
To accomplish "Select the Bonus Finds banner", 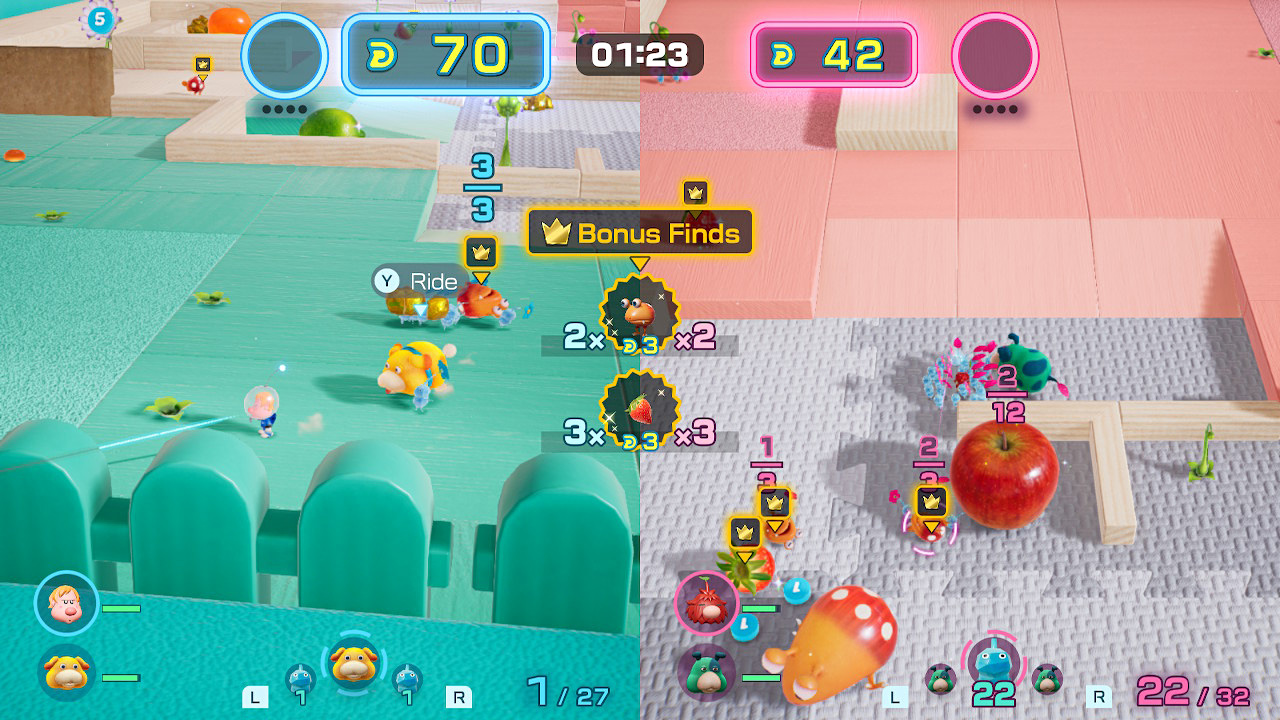I will 640,233.
